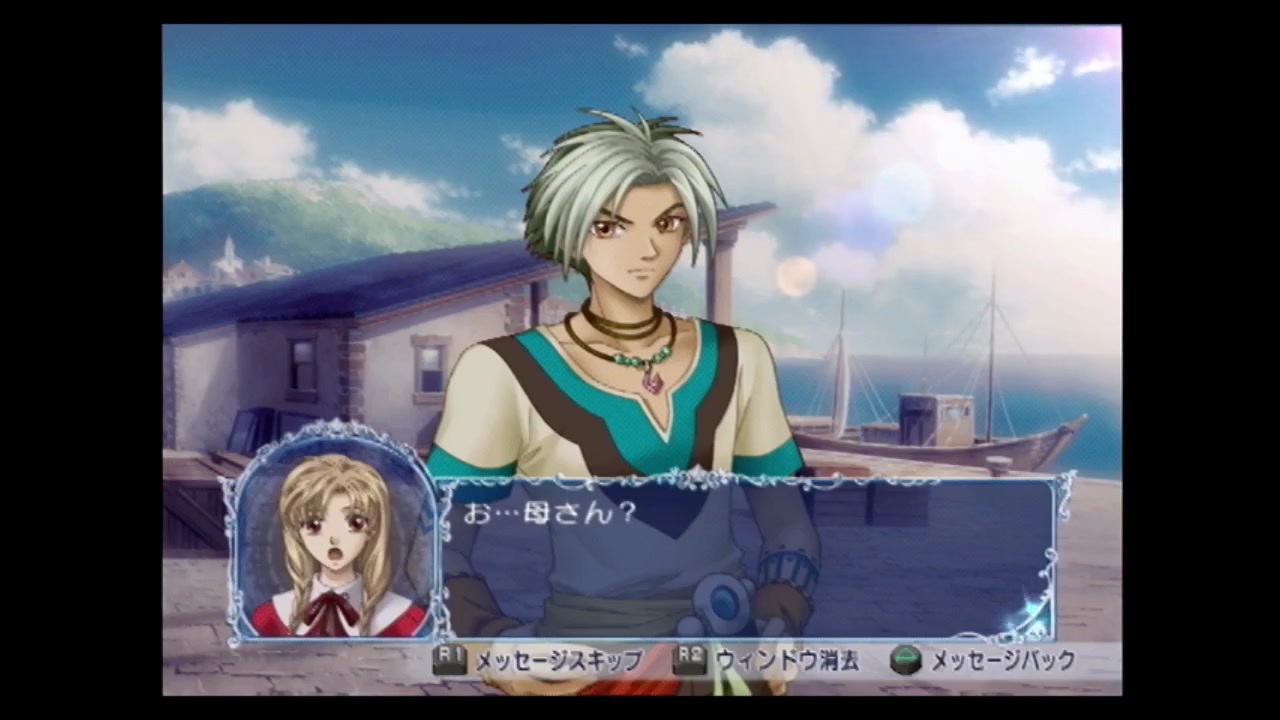Select the ウィンドウ消去 option in the bottom bar
The height and width of the screenshot is (720, 1280).
pos(790,661)
